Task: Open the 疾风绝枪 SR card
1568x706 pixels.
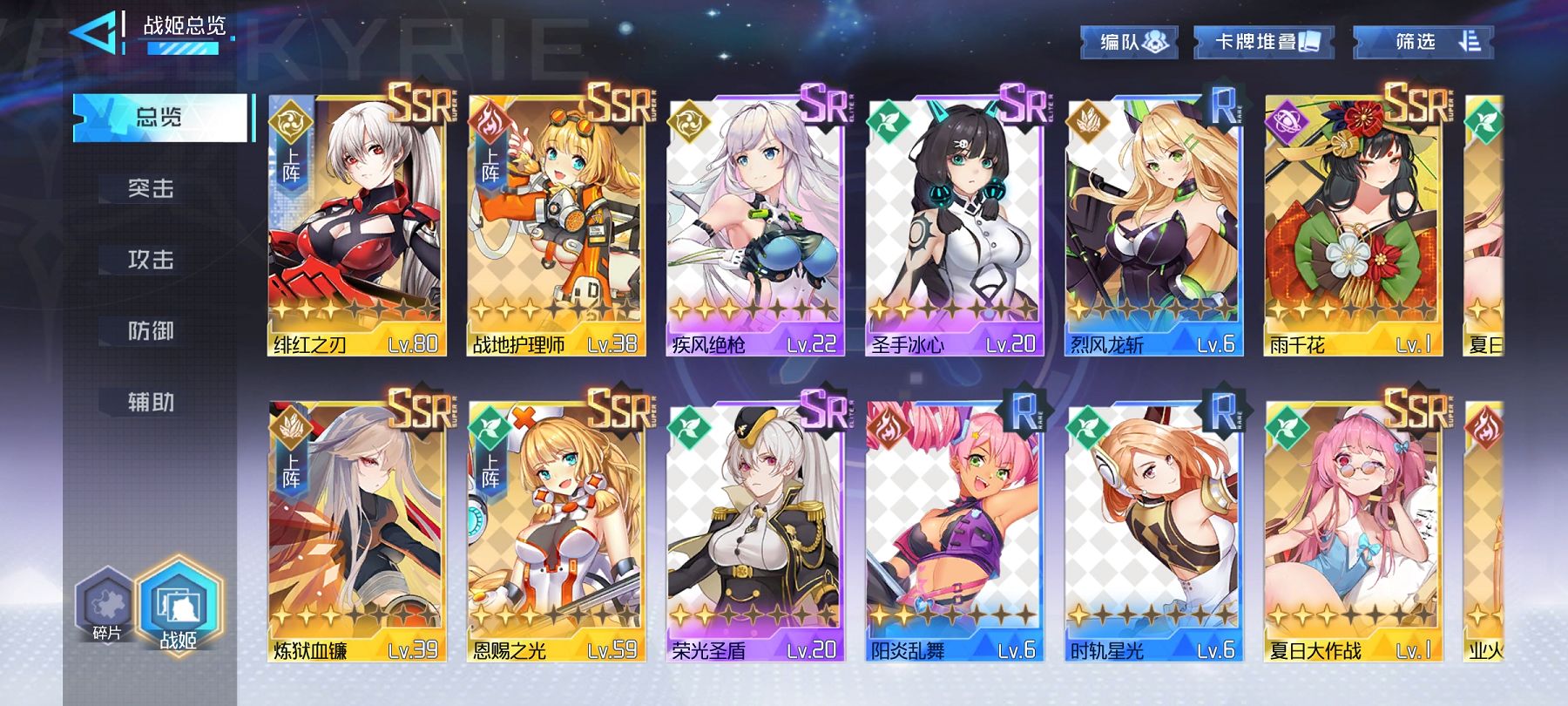Action: pos(755,227)
